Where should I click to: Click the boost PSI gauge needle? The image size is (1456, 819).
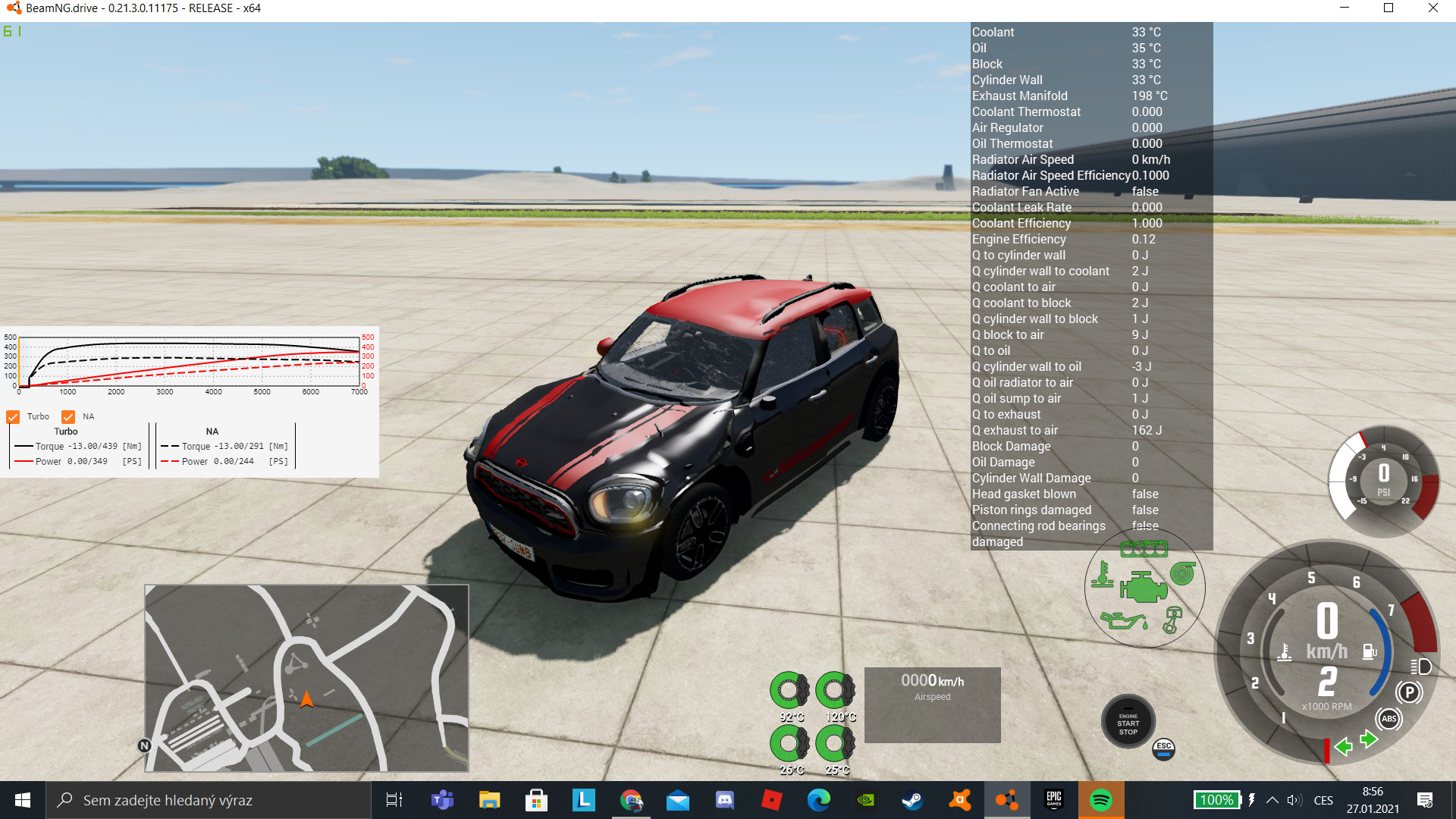[x=1363, y=440]
